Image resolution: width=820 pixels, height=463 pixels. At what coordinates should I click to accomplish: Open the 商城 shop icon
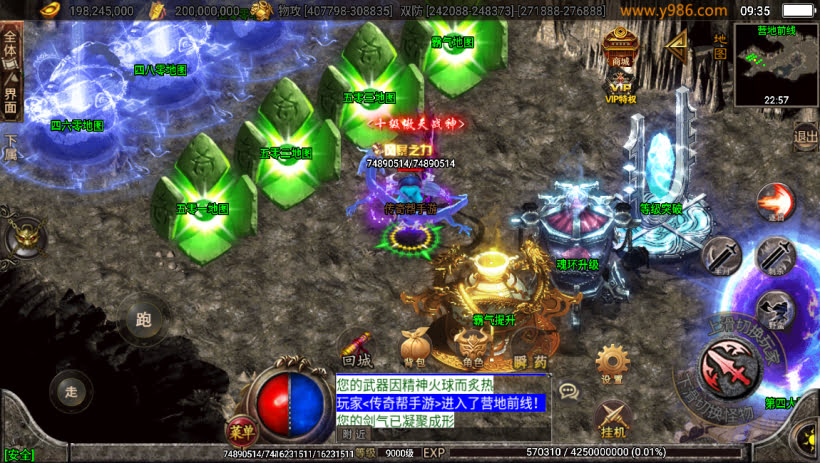tap(620, 48)
